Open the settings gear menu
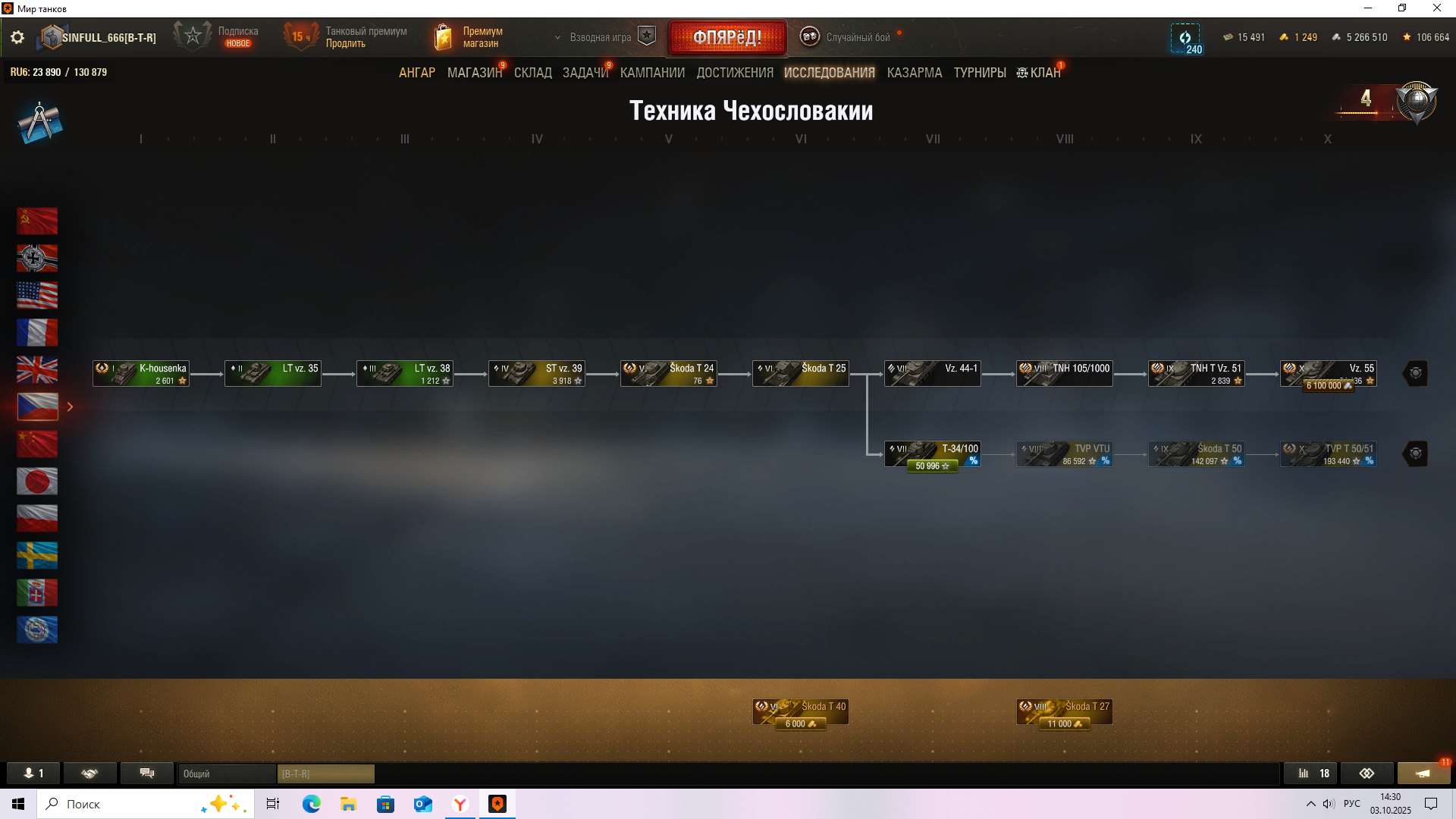The image size is (1456, 819). (17, 37)
